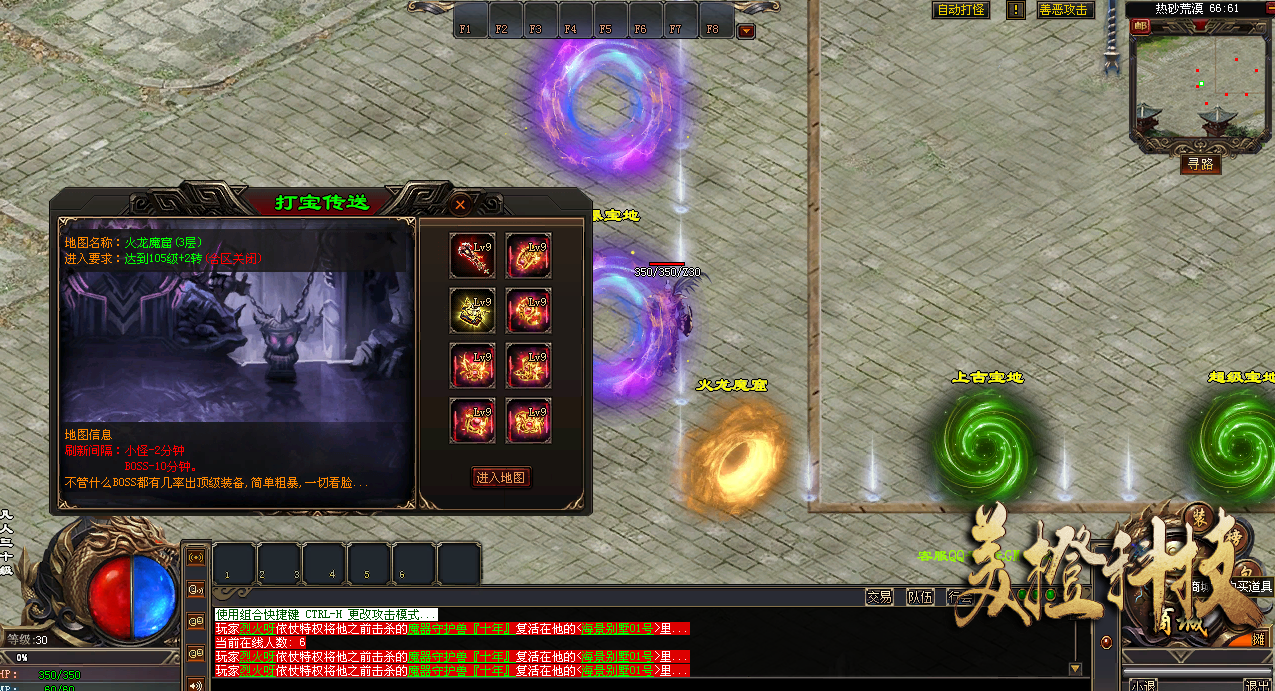Click the yellow exclamation mark button

1016,10
